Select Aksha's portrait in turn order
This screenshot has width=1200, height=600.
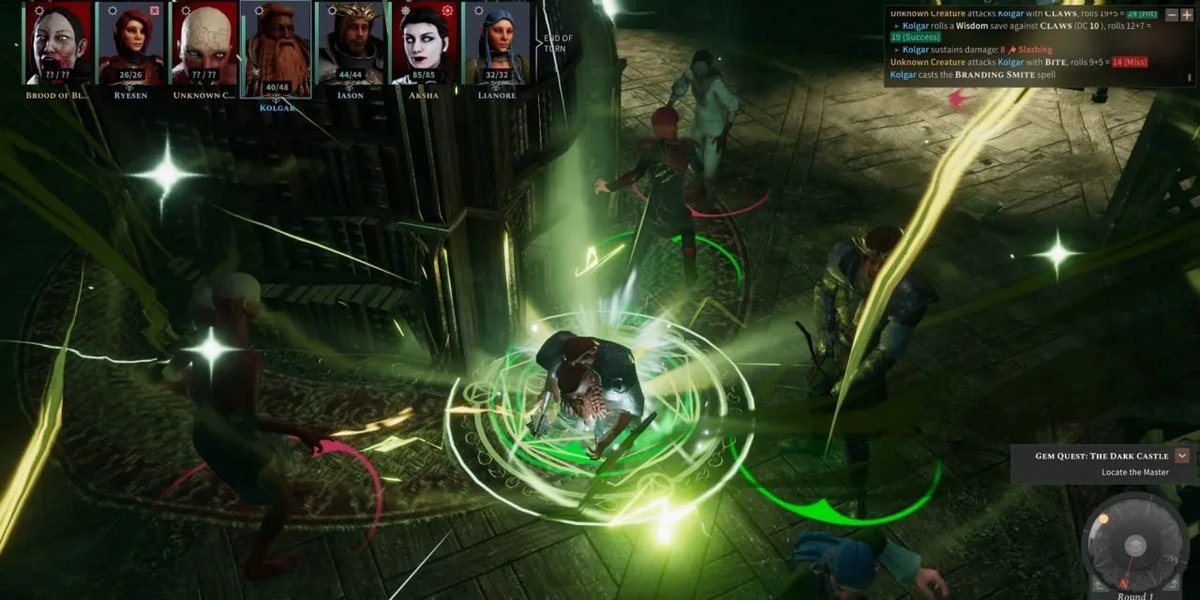pos(424,43)
